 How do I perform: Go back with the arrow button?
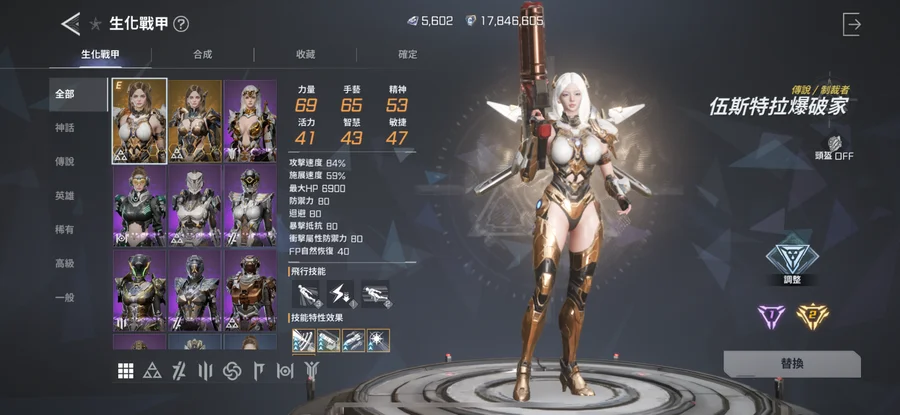click(x=70, y=23)
